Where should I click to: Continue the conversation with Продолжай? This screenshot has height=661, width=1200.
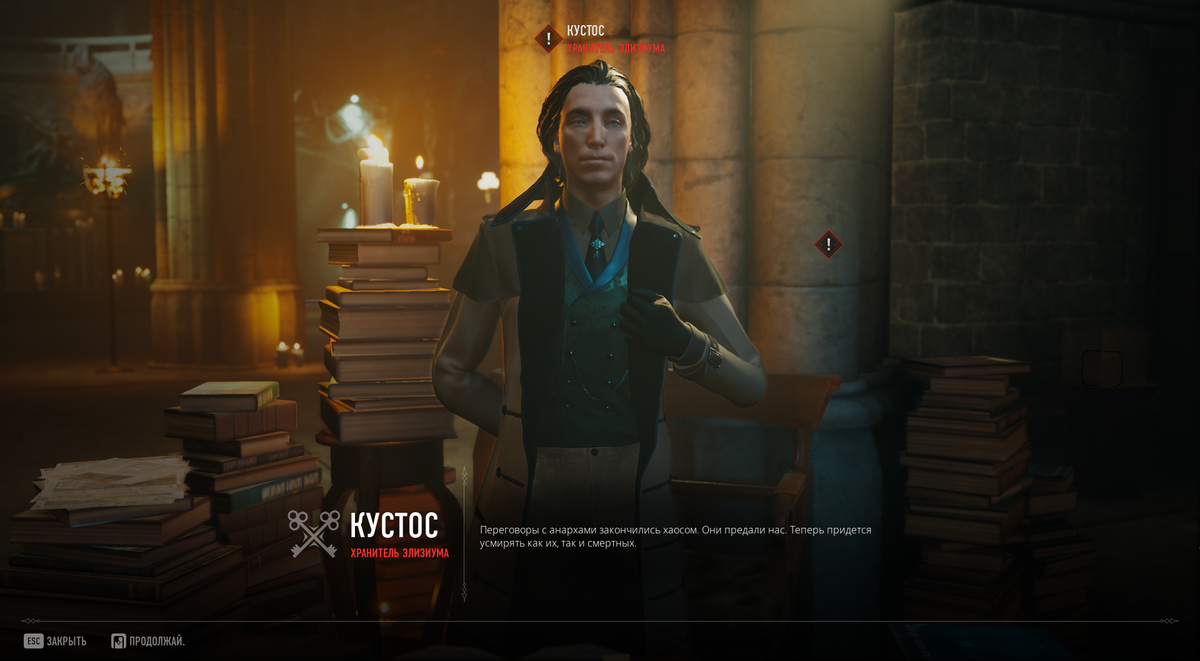point(148,641)
